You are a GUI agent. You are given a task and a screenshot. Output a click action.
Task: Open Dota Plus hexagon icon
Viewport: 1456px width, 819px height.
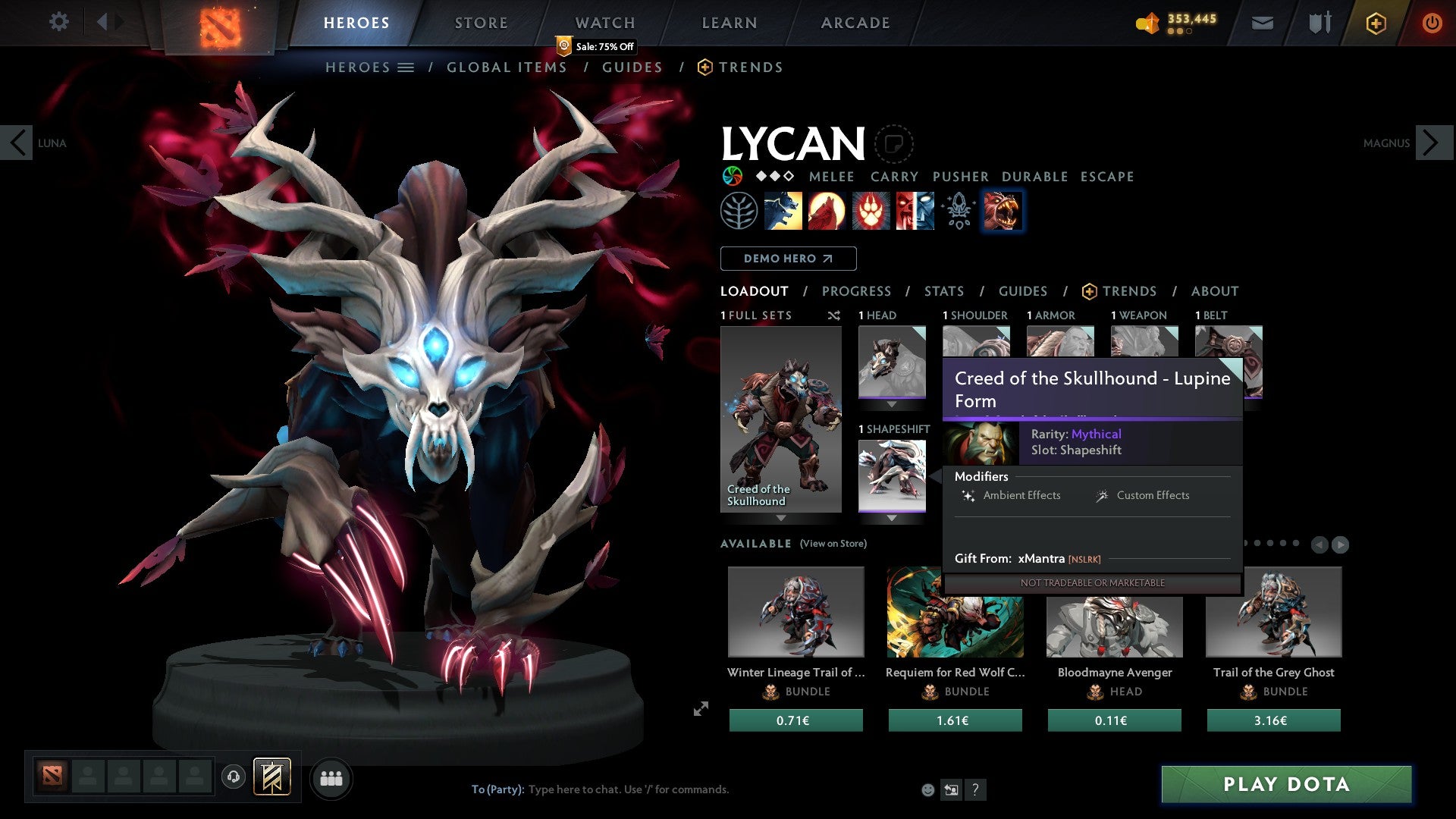point(1375,23)
